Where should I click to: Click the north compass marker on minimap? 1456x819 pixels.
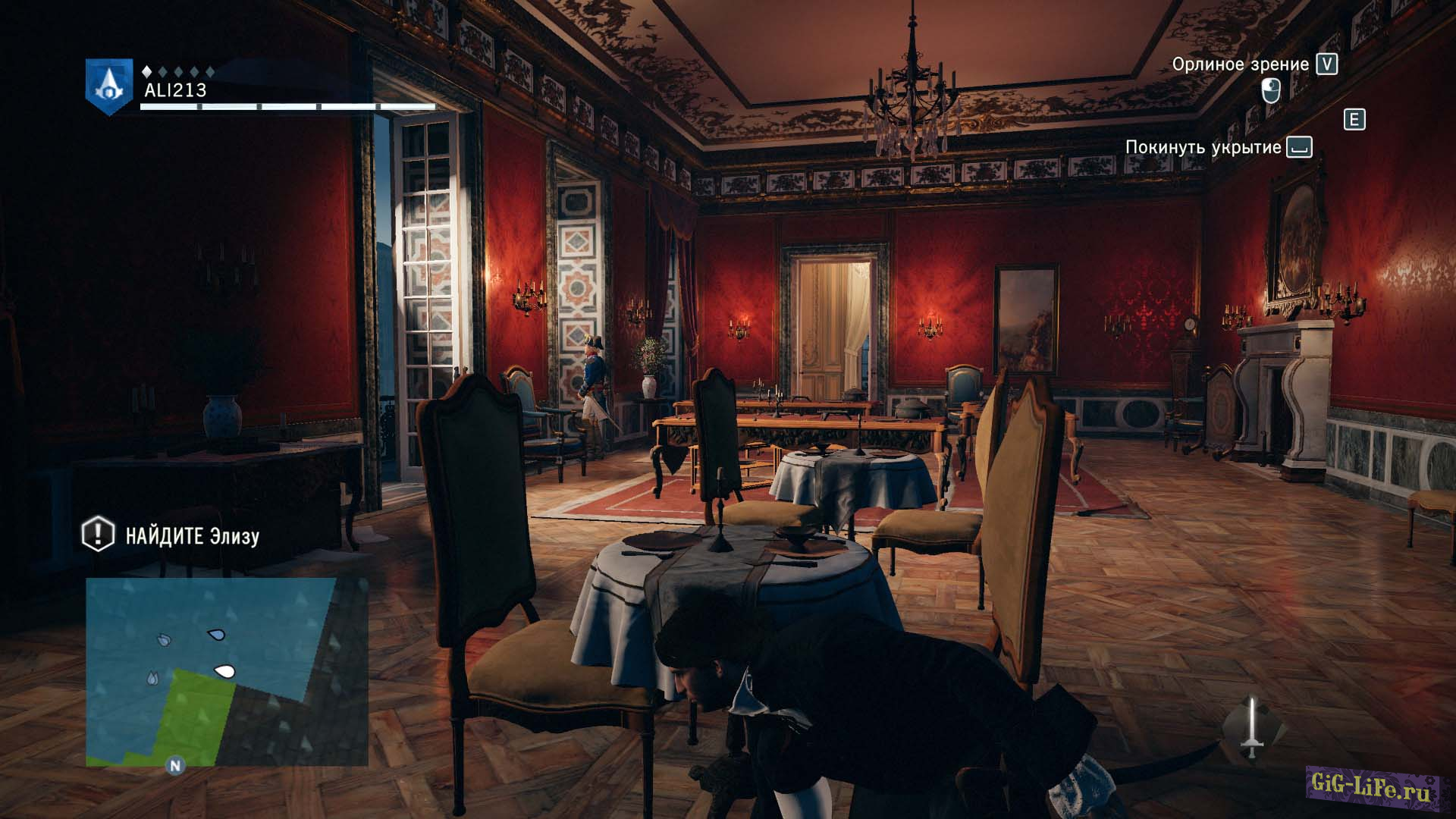[175, 765]
